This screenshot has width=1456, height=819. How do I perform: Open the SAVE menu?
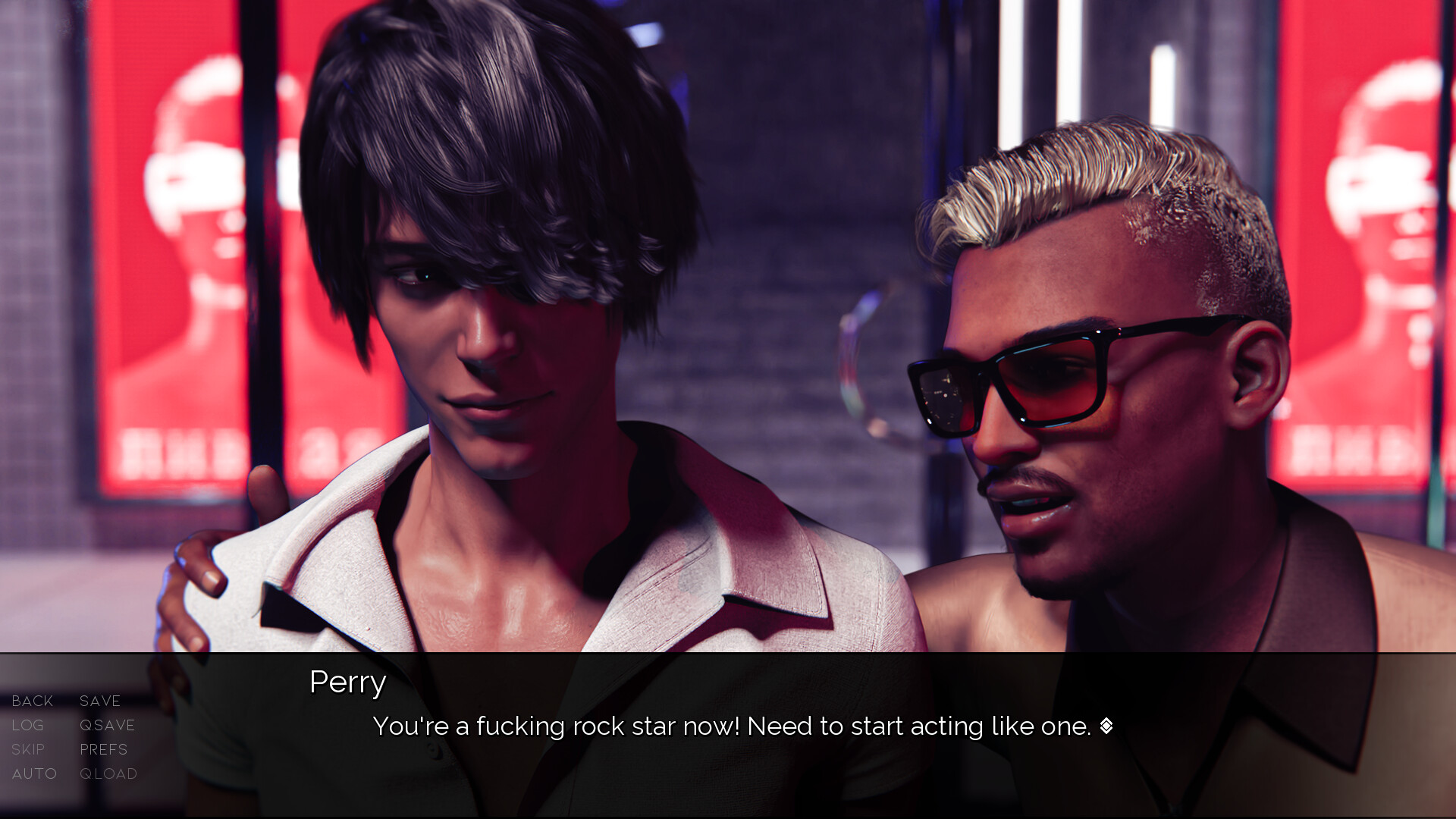(x=100, y=701)
